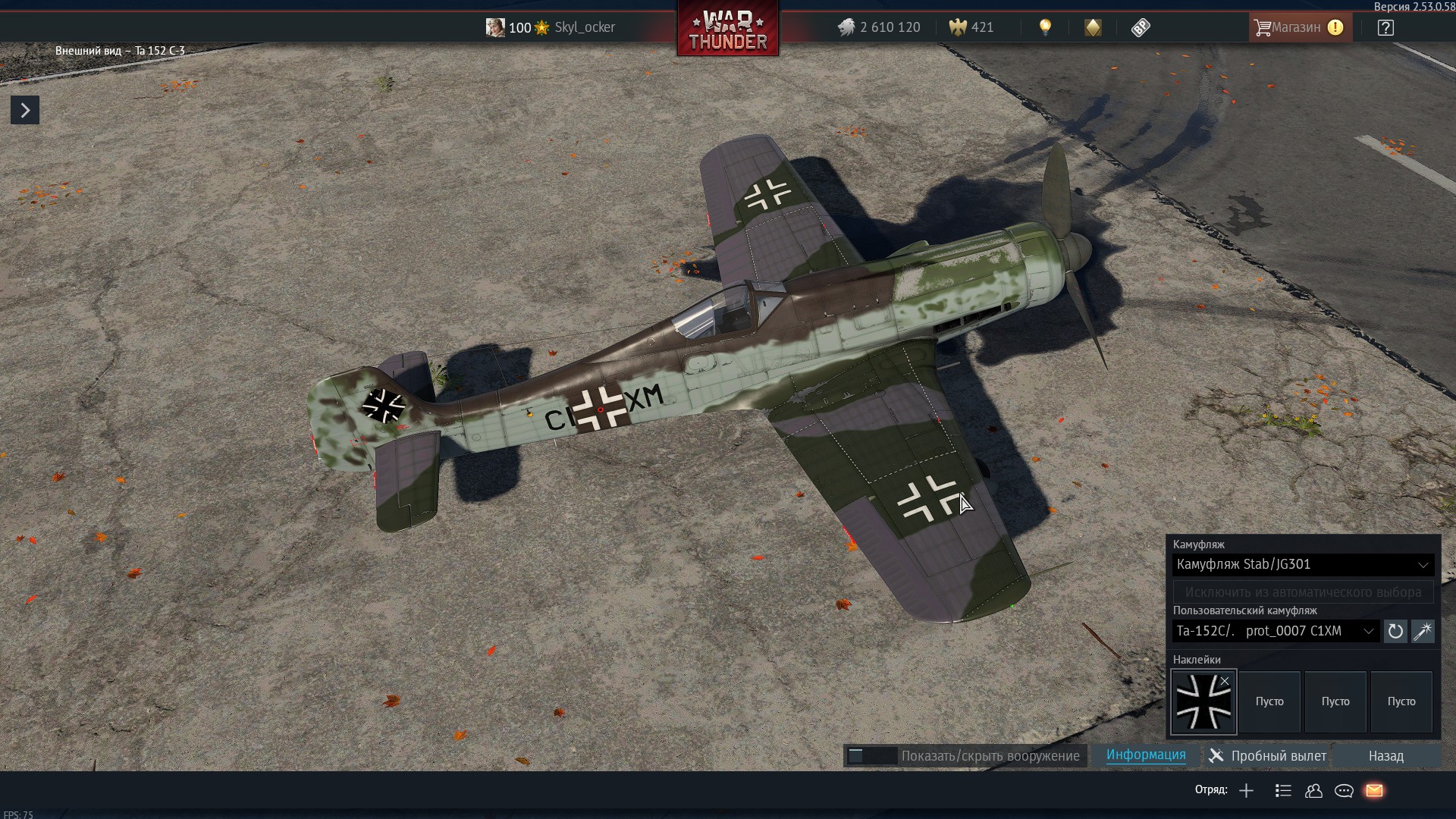Remove the iron cross decal

(1225, 681)
